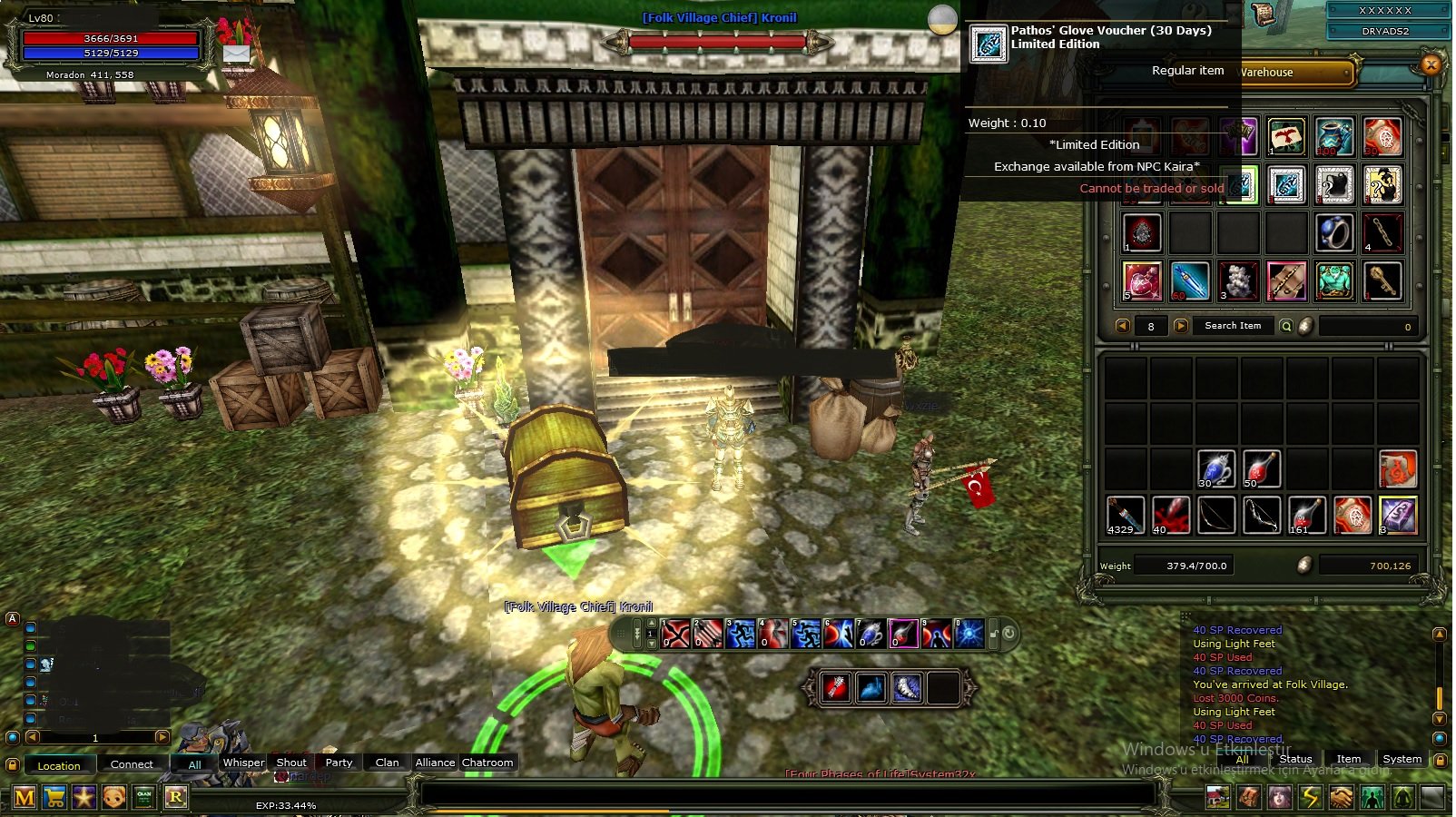This screenshot has height=817, width=1456.
Task: Select the red potion stack of 50
Action: point(1261,469)
